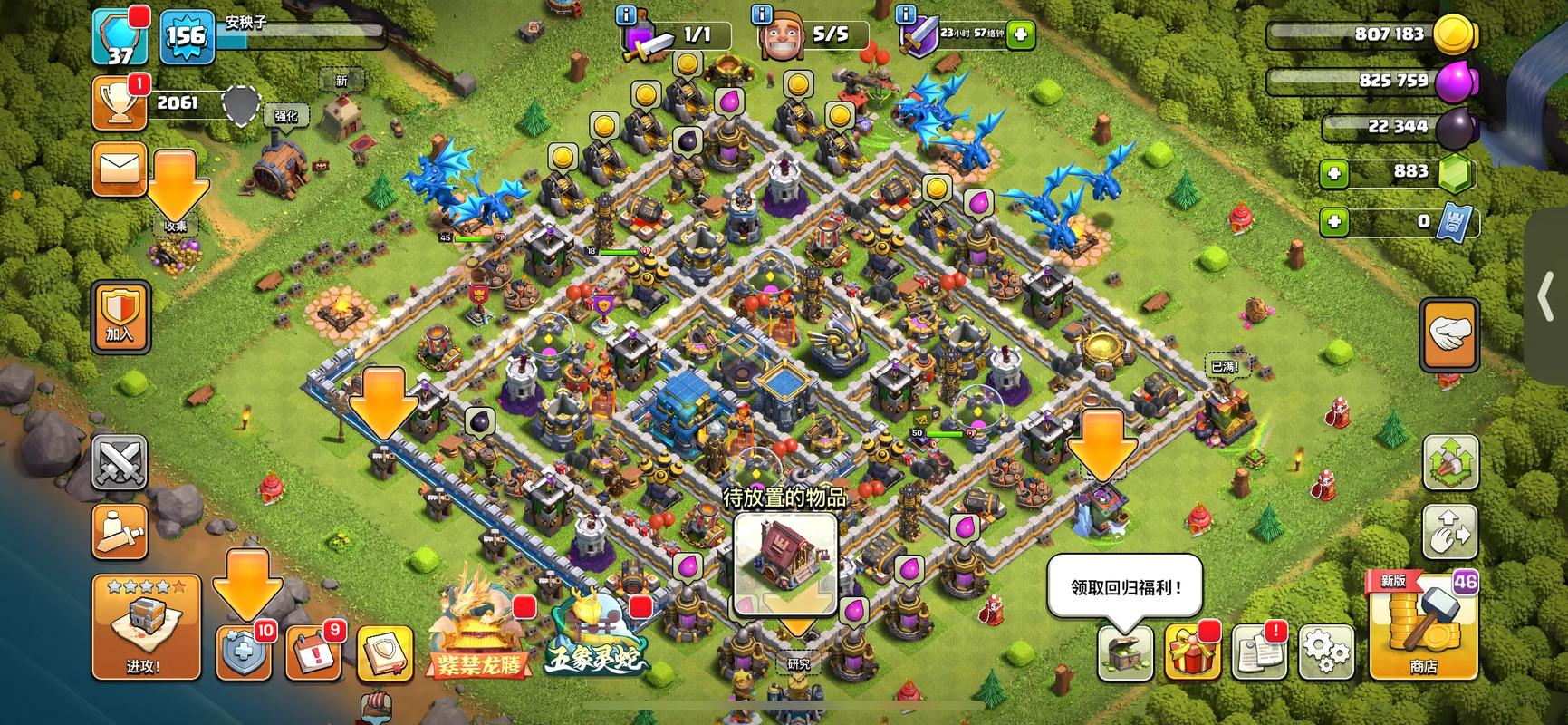Viewport: 1568px width, 725px height.
Task: Open the settings gear menu
Action: coord(1326,651)
